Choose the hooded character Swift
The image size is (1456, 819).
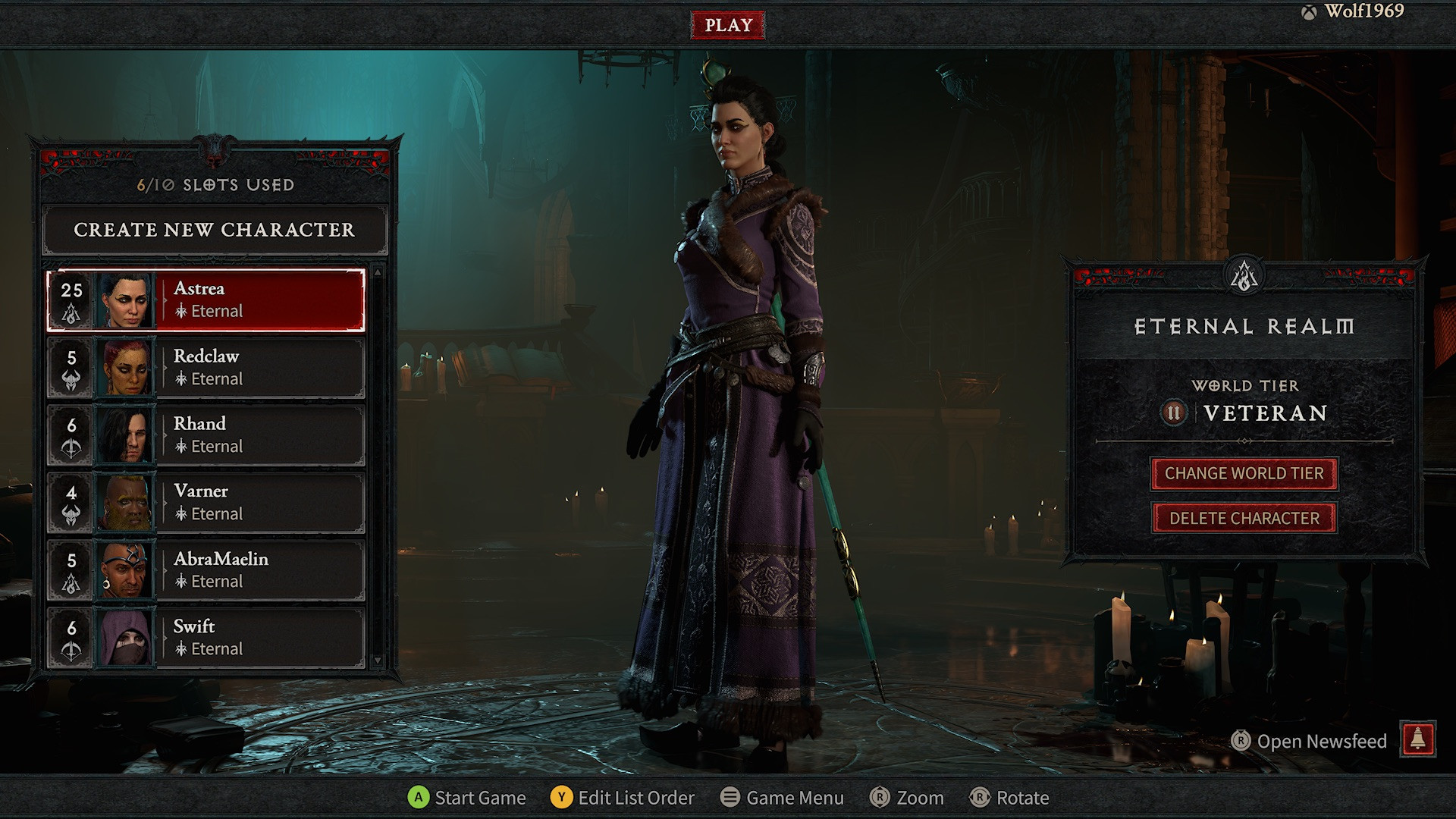pos(206,638)
